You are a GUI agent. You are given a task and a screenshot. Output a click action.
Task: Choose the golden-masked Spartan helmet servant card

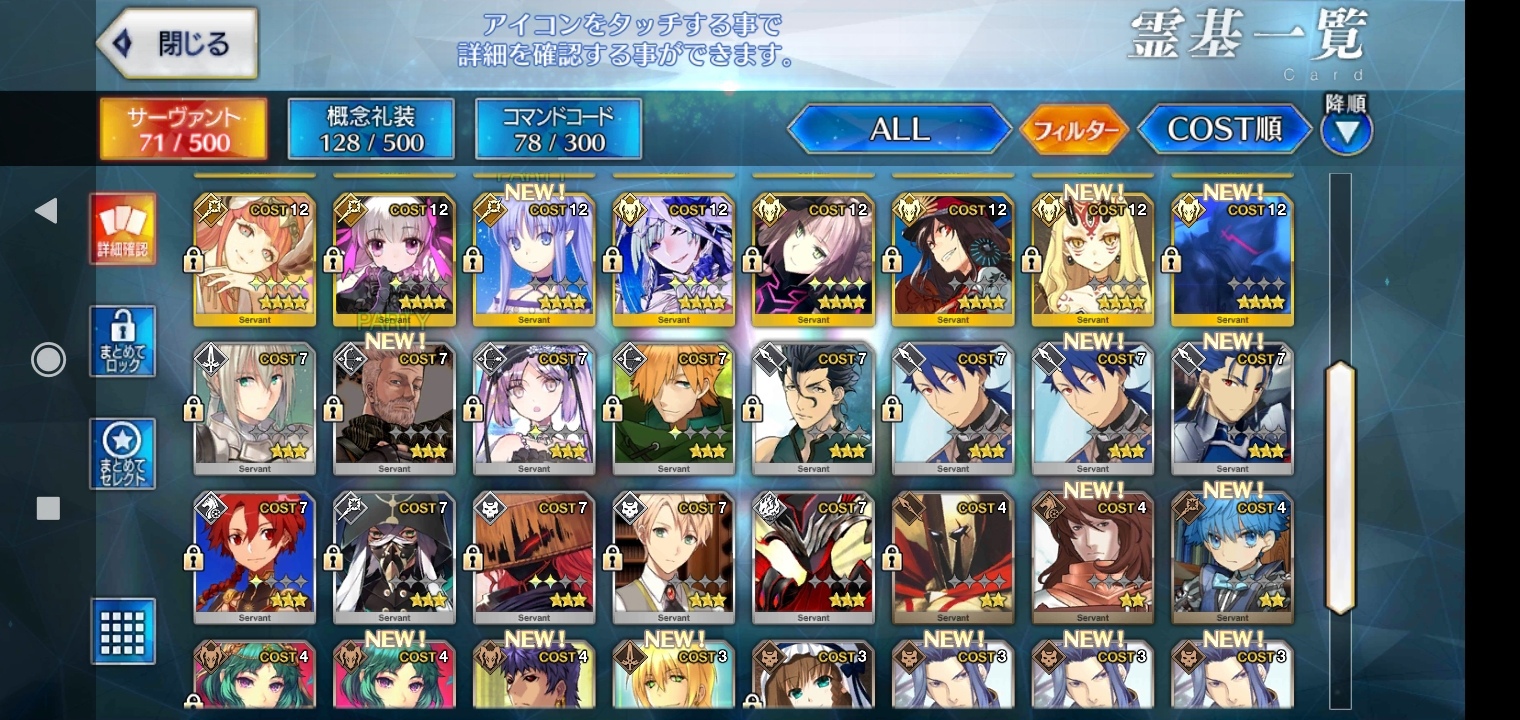952,557
